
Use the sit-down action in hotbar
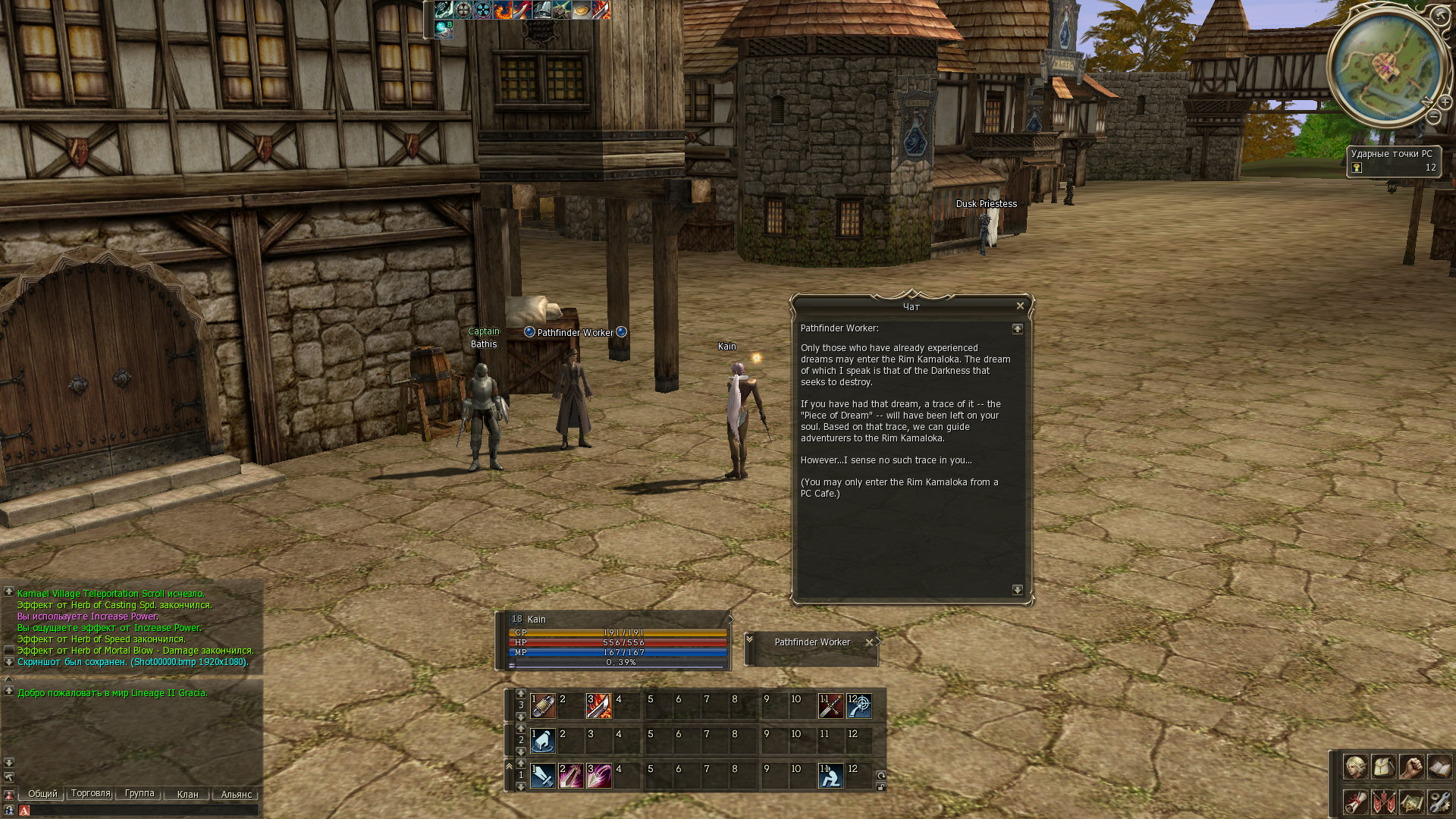click(830, 776)
